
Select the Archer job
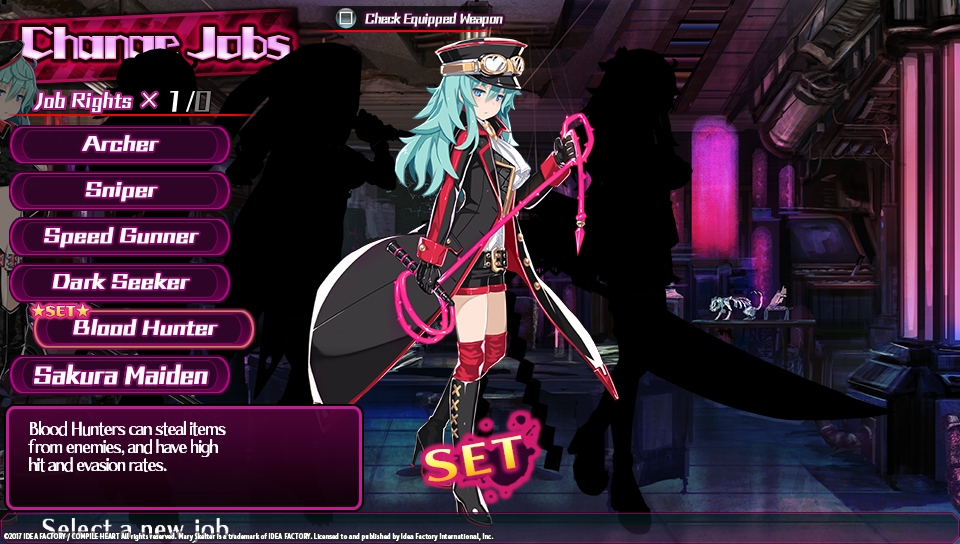coord(120,144)
